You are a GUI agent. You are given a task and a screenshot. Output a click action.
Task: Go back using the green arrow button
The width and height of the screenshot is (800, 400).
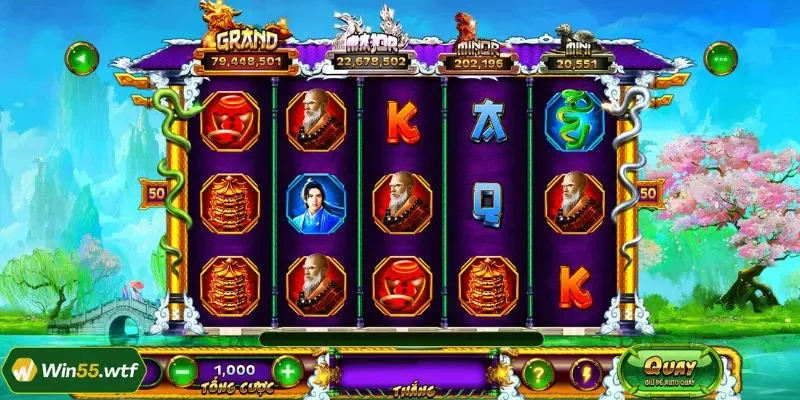coord(81,58)
